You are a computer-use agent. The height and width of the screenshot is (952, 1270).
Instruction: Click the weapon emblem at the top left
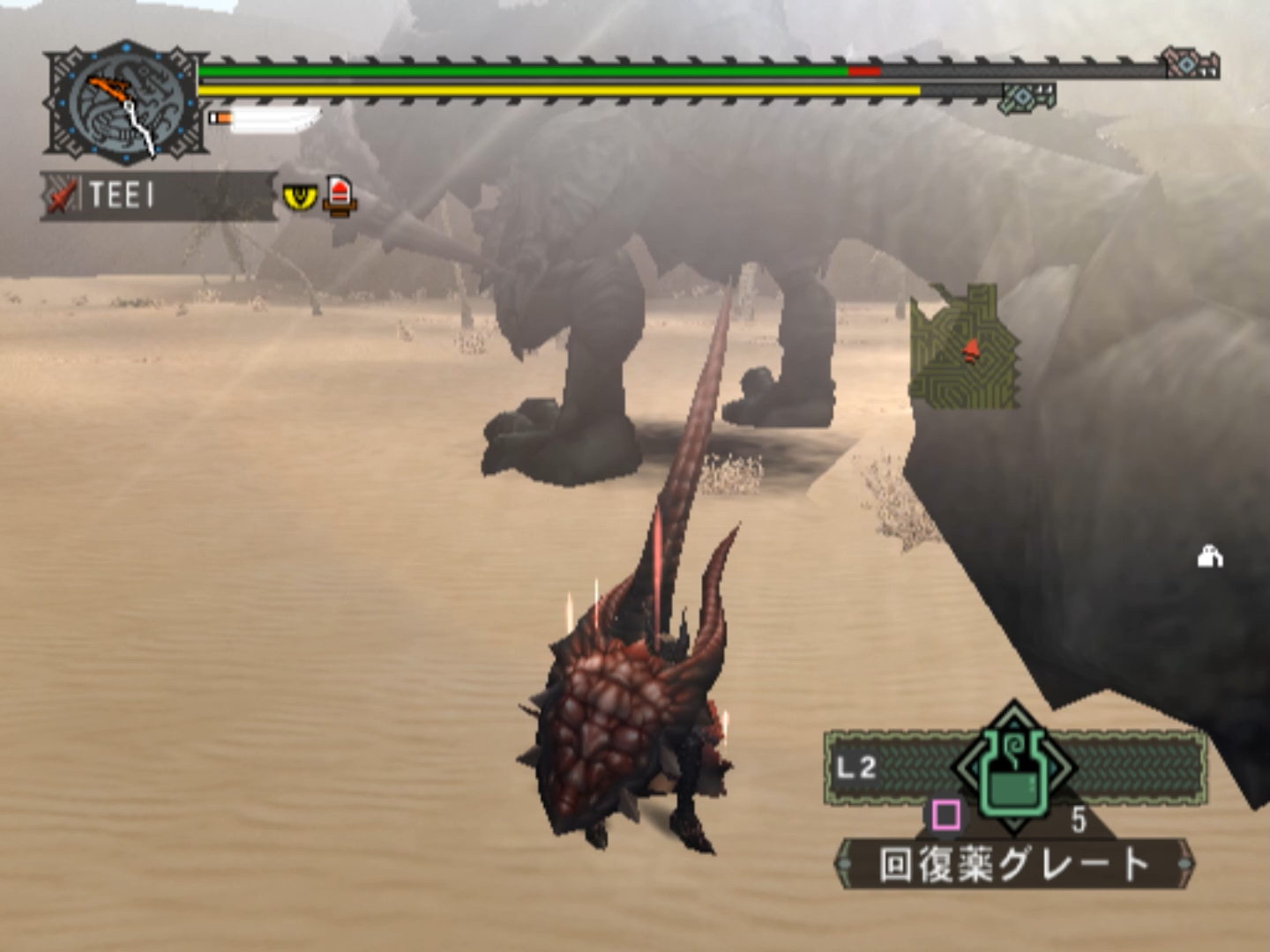point(126,103)
